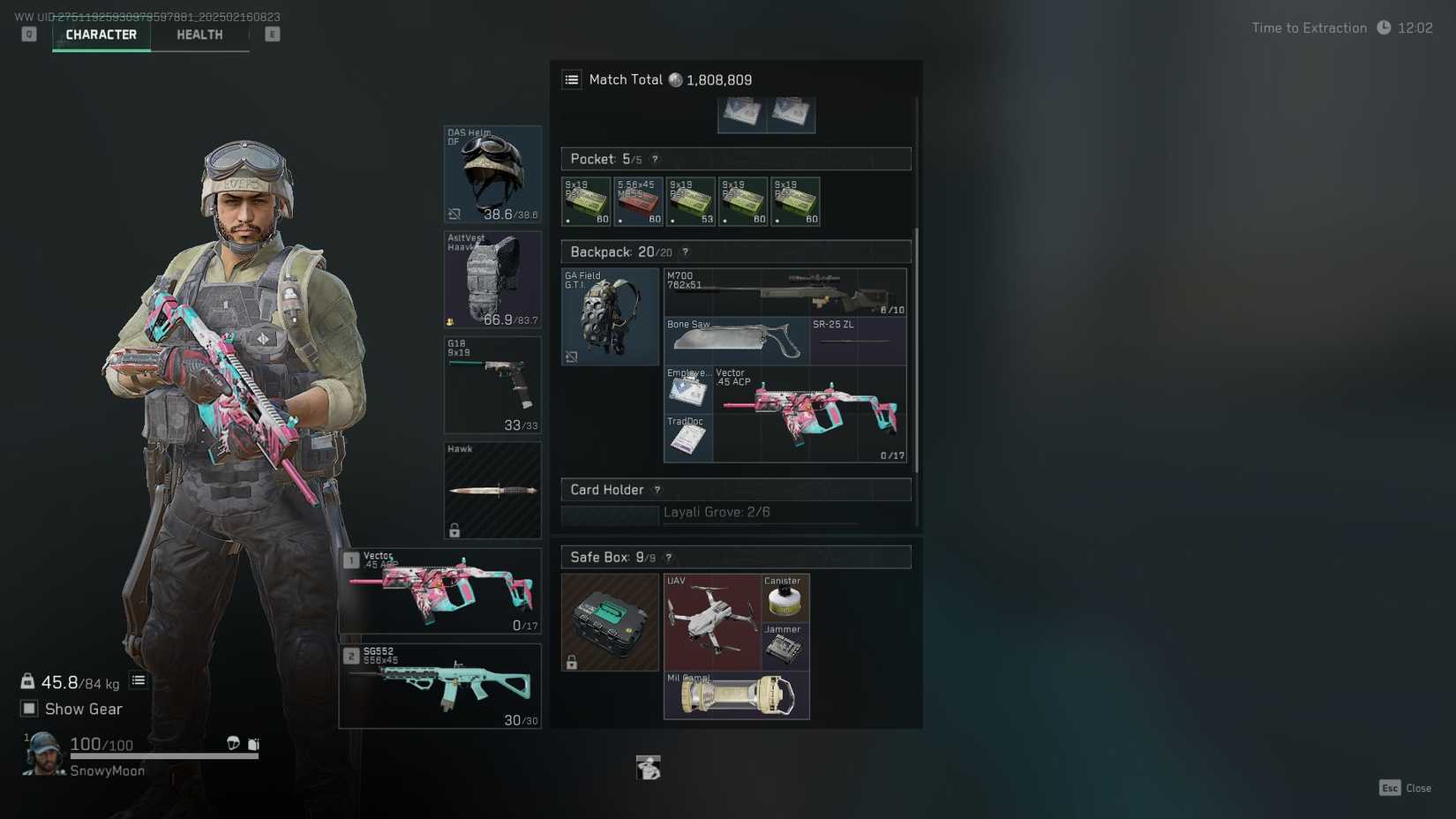Viewport: 1456px width, 819px height.
Task: Open the Backpack help question mark
Action: (x=685, y=252)
